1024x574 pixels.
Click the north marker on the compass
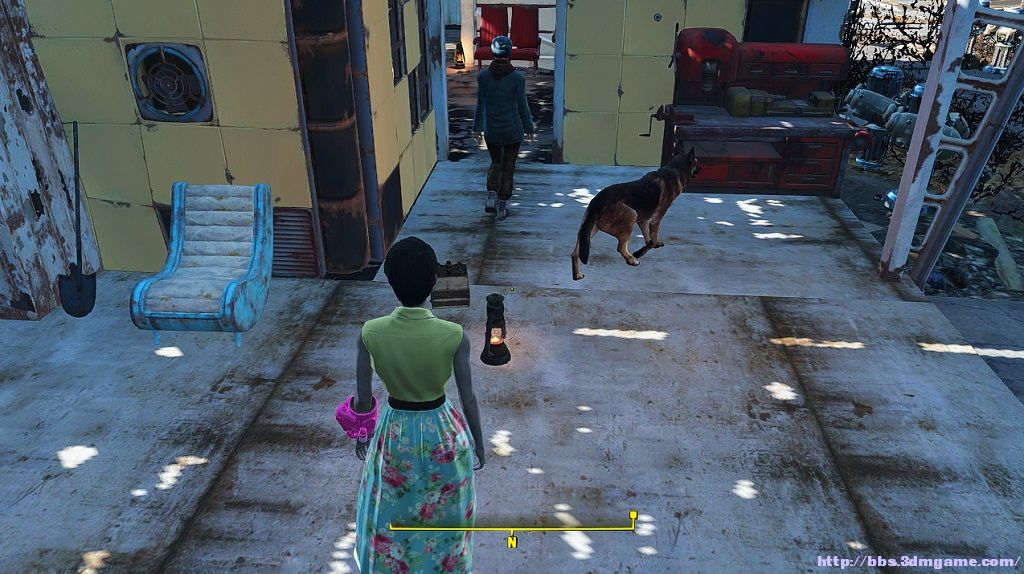click(x=512, y=543)
